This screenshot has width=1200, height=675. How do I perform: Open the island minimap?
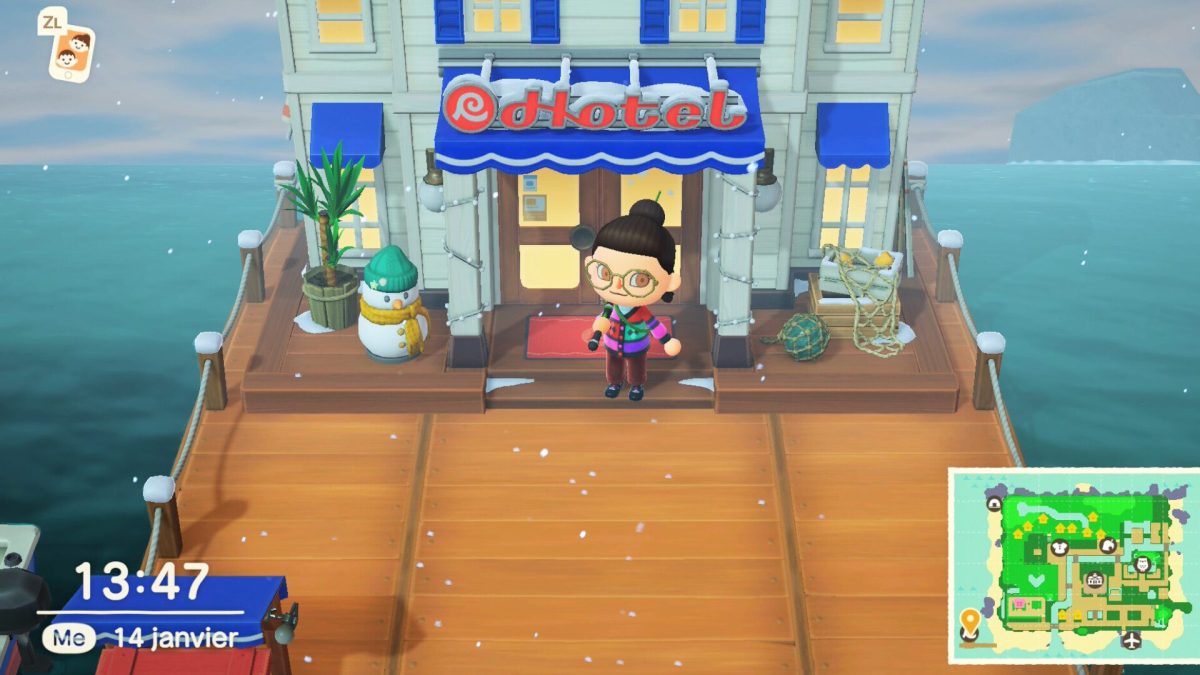[1072, 565]
